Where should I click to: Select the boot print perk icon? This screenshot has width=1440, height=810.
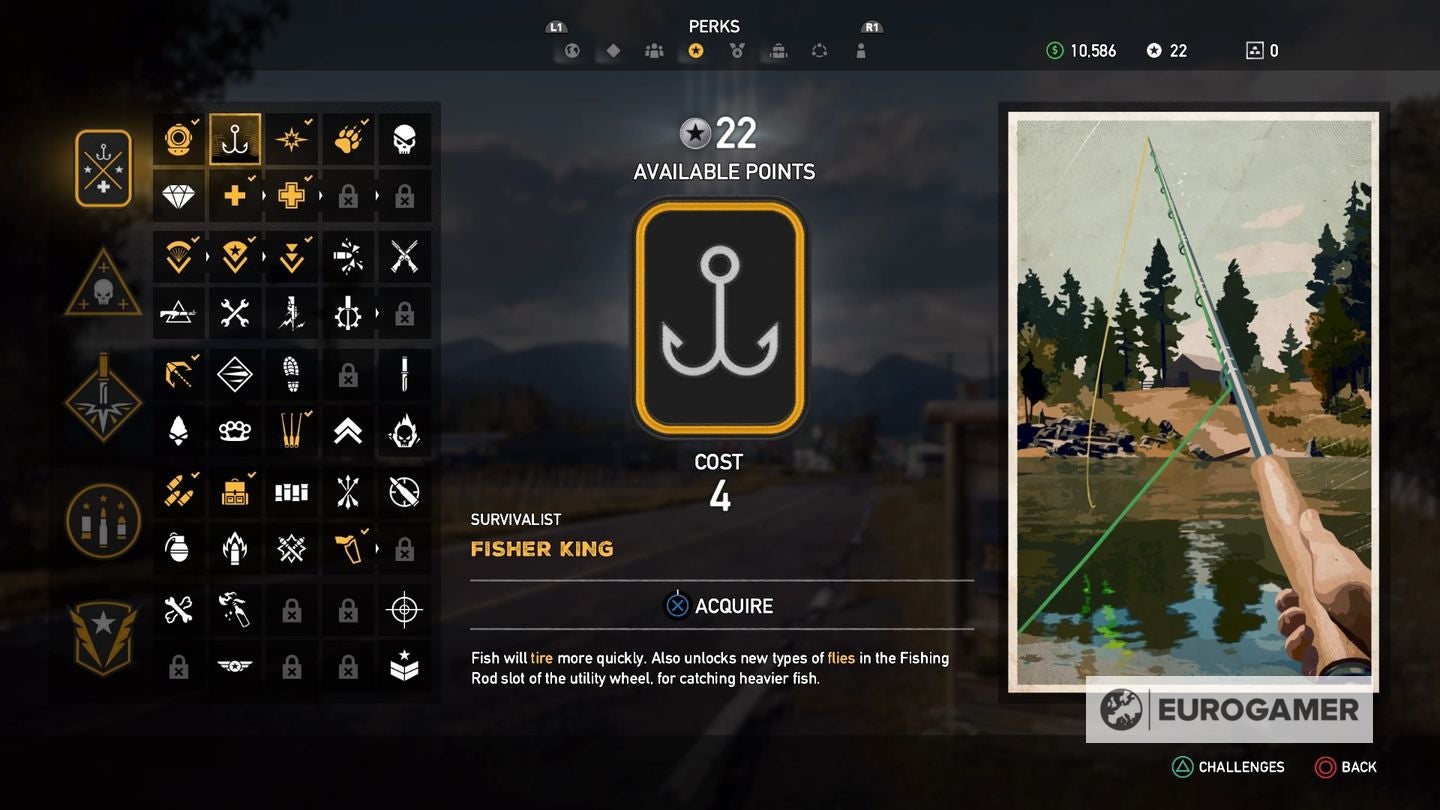click(x=291, y=374)
